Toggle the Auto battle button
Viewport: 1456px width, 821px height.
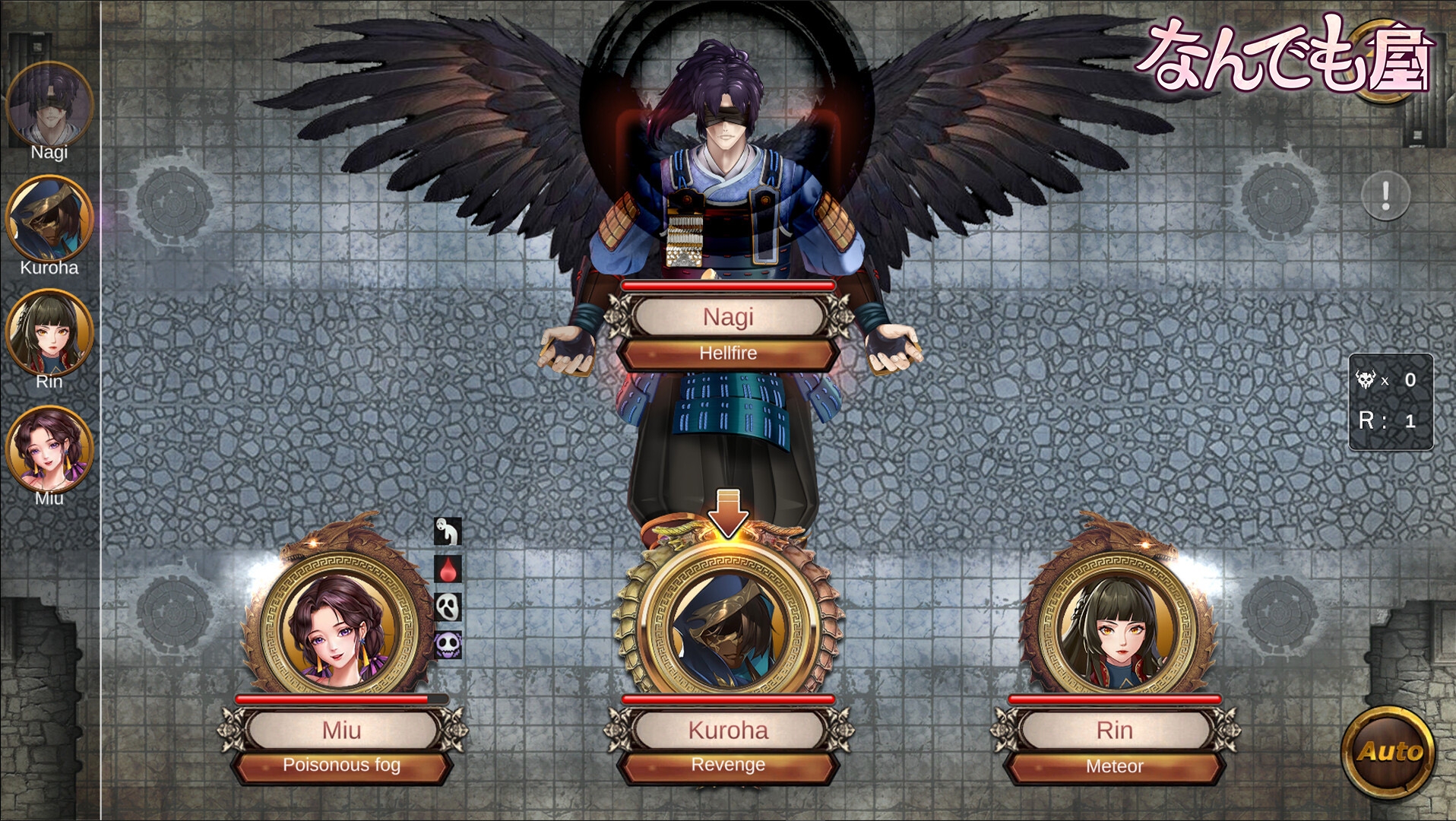(x=1390, y=752)
